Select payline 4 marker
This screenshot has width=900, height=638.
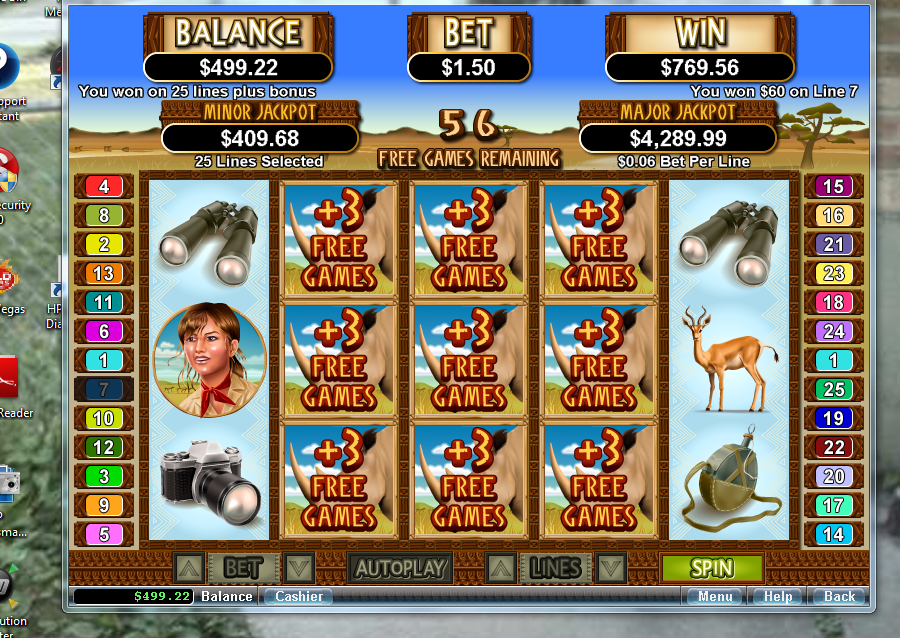pyautogui.click(x=104, y=186)
